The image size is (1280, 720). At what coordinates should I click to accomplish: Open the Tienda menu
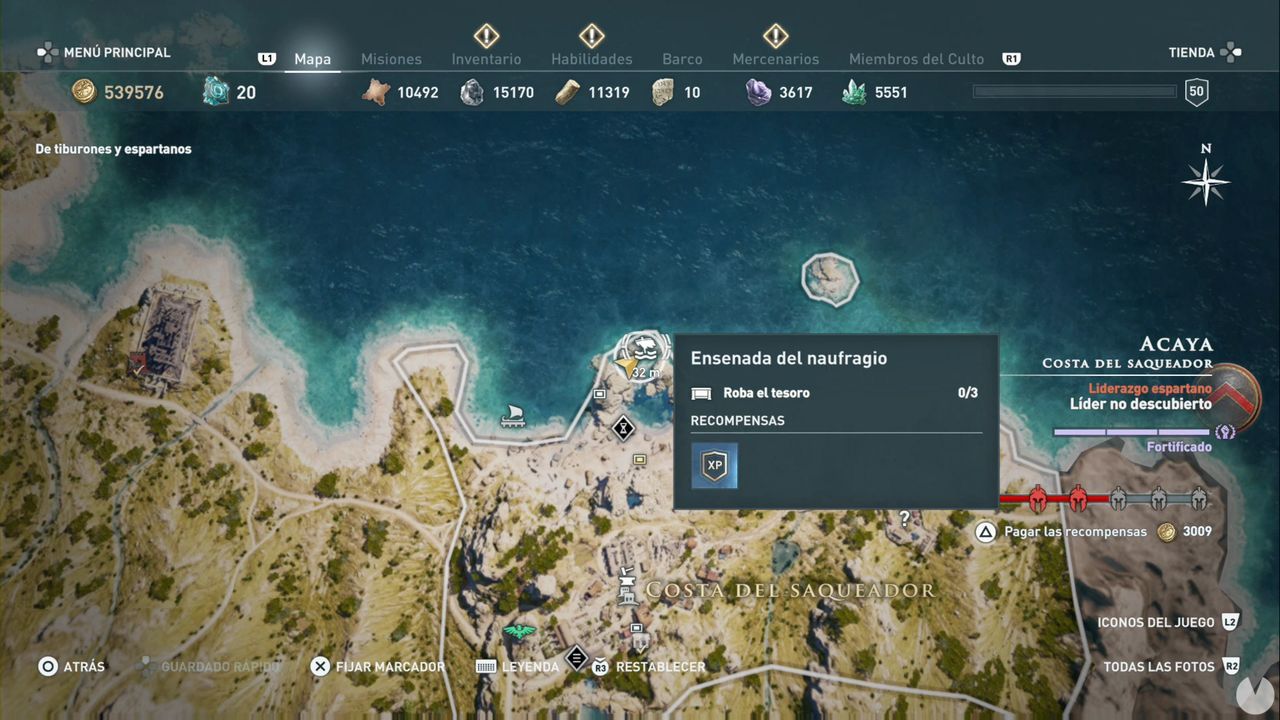1190,52
